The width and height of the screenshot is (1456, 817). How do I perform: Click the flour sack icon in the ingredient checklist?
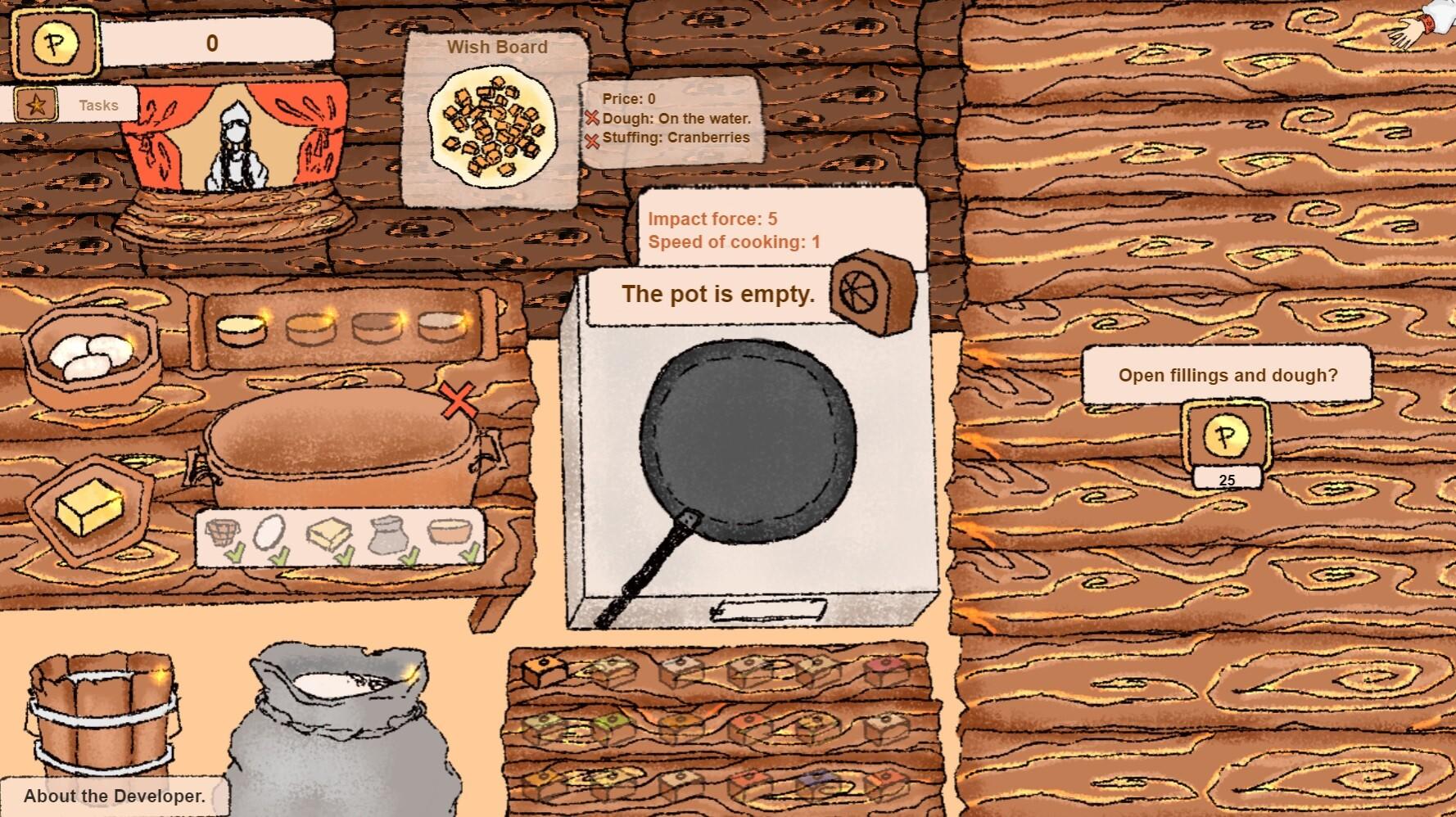tap(387, 536)
